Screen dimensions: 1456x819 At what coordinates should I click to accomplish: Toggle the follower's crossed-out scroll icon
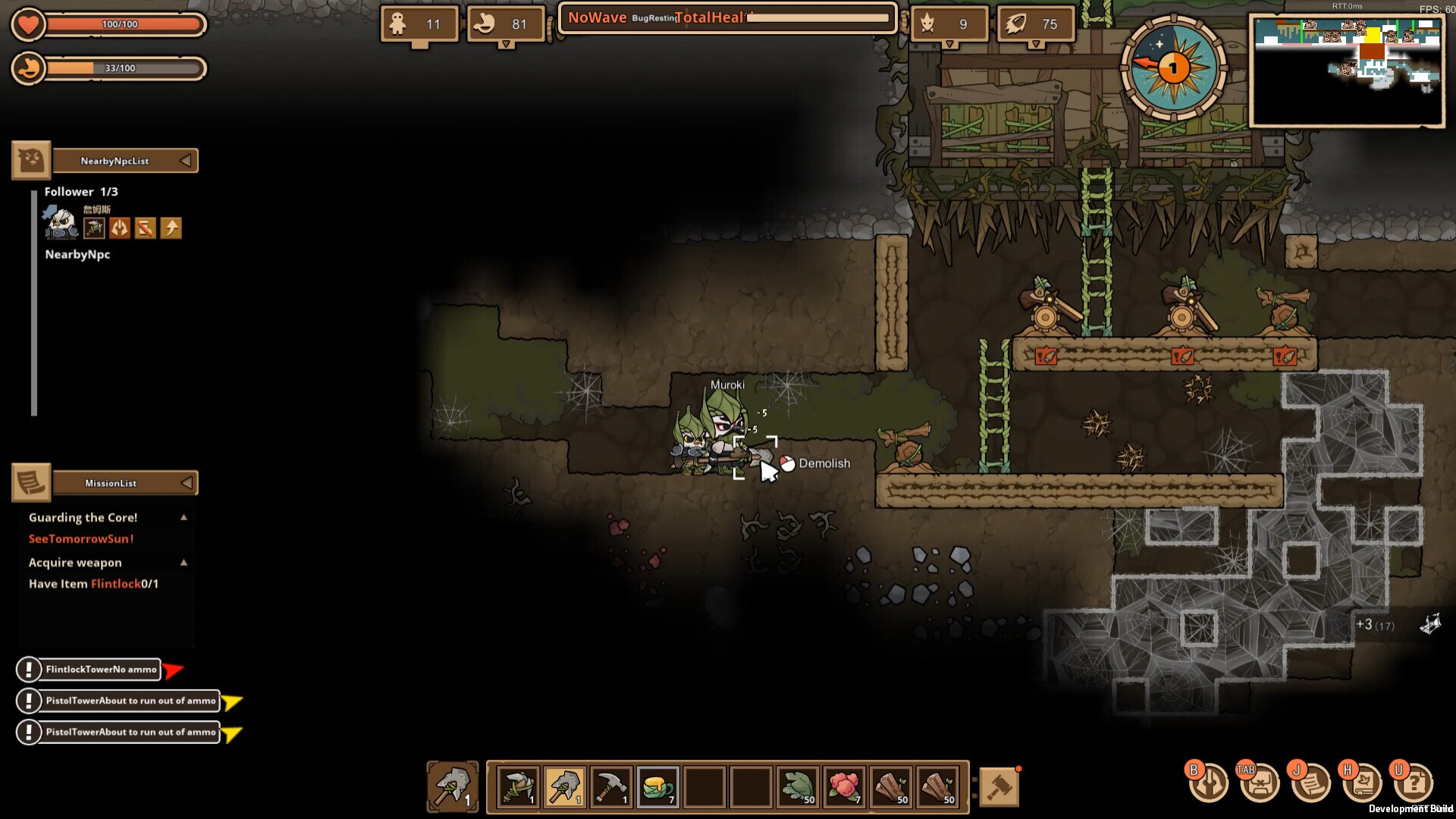[x=145, y=228]
